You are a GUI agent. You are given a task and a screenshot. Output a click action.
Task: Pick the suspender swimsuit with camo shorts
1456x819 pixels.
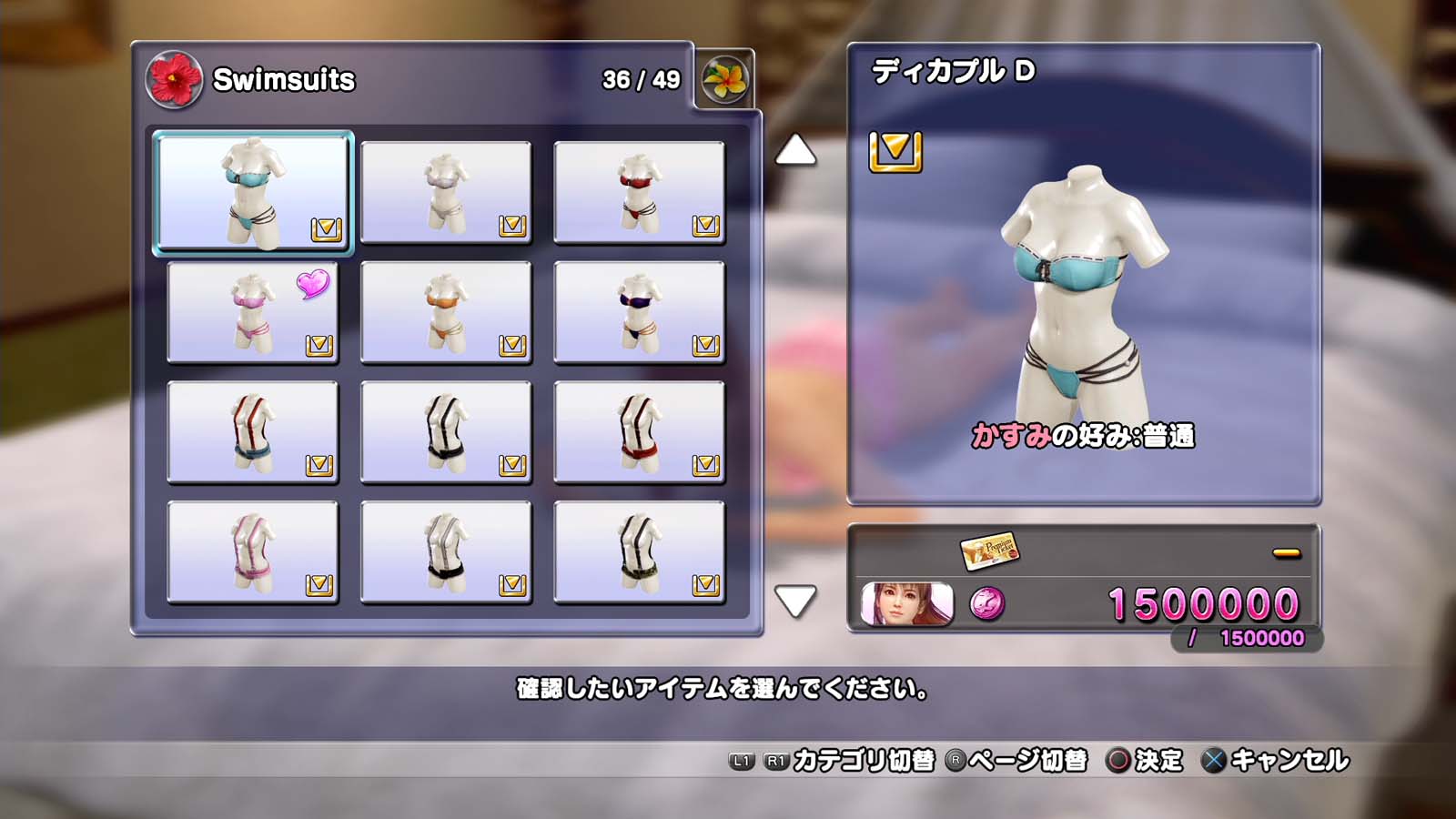pos(639,552)
